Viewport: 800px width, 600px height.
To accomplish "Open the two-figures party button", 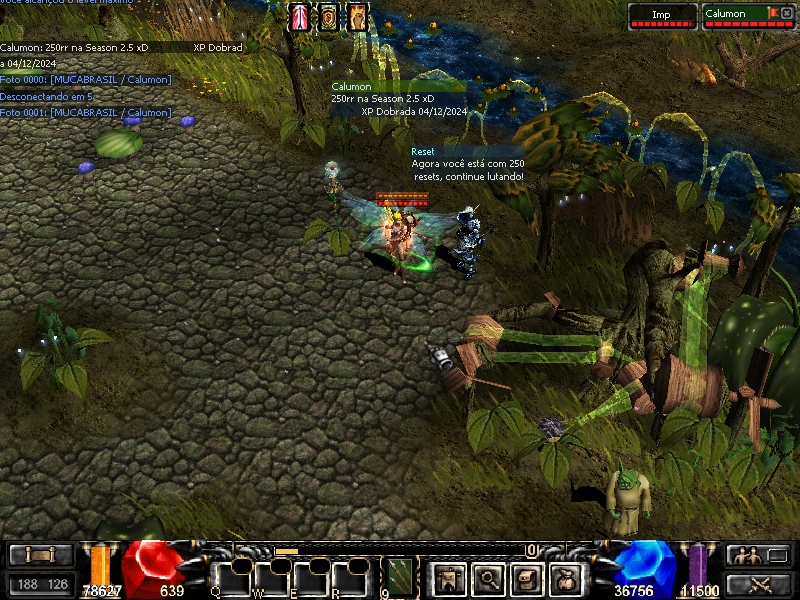I will point(759,555).
